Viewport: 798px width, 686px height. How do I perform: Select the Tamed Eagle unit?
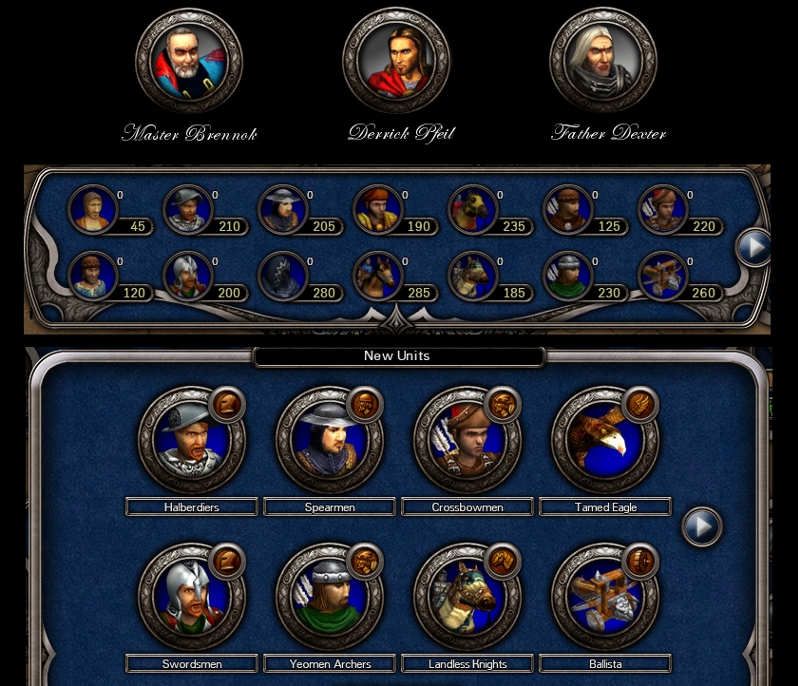(x=606, y=440)
